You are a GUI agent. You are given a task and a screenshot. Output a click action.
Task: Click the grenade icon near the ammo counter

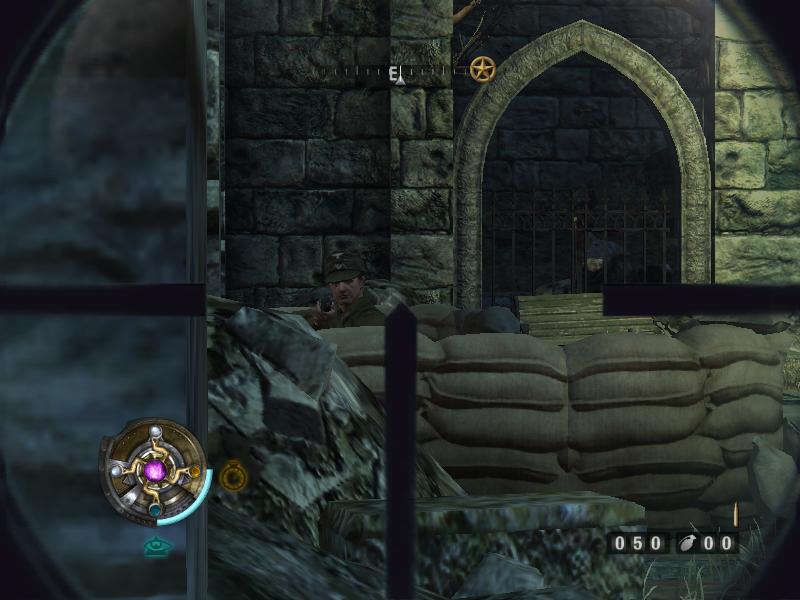coord(688,543)
